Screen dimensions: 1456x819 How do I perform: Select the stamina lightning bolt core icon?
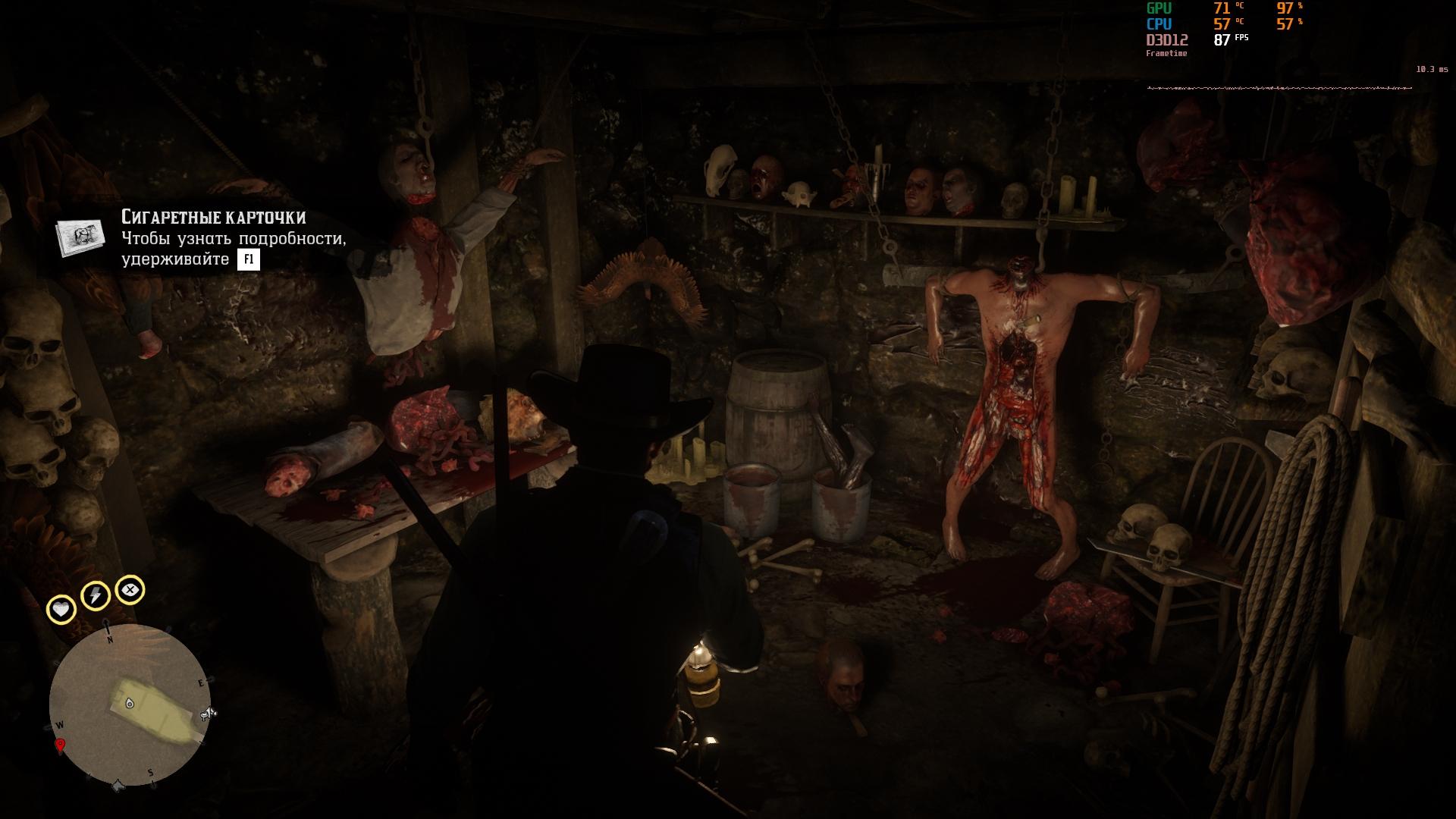[96, 595]
